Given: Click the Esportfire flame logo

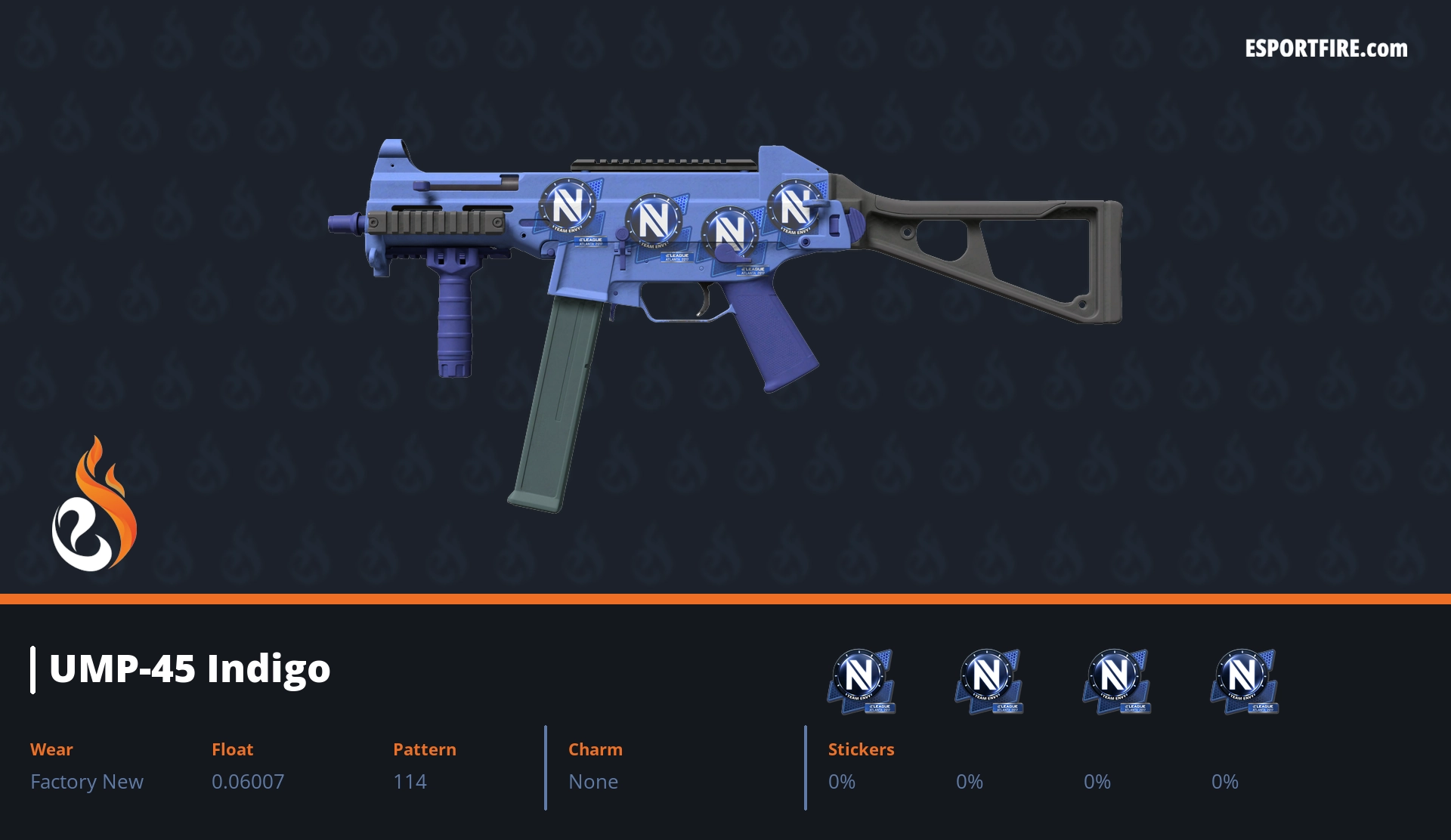Looking at the screenshot, I should pyautogui.click(x=94, y=505).
